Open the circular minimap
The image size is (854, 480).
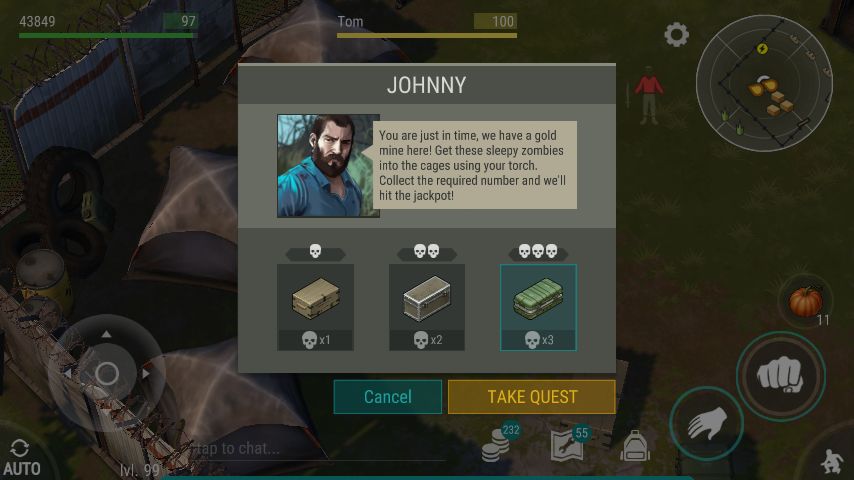click(x=763, y=81)
